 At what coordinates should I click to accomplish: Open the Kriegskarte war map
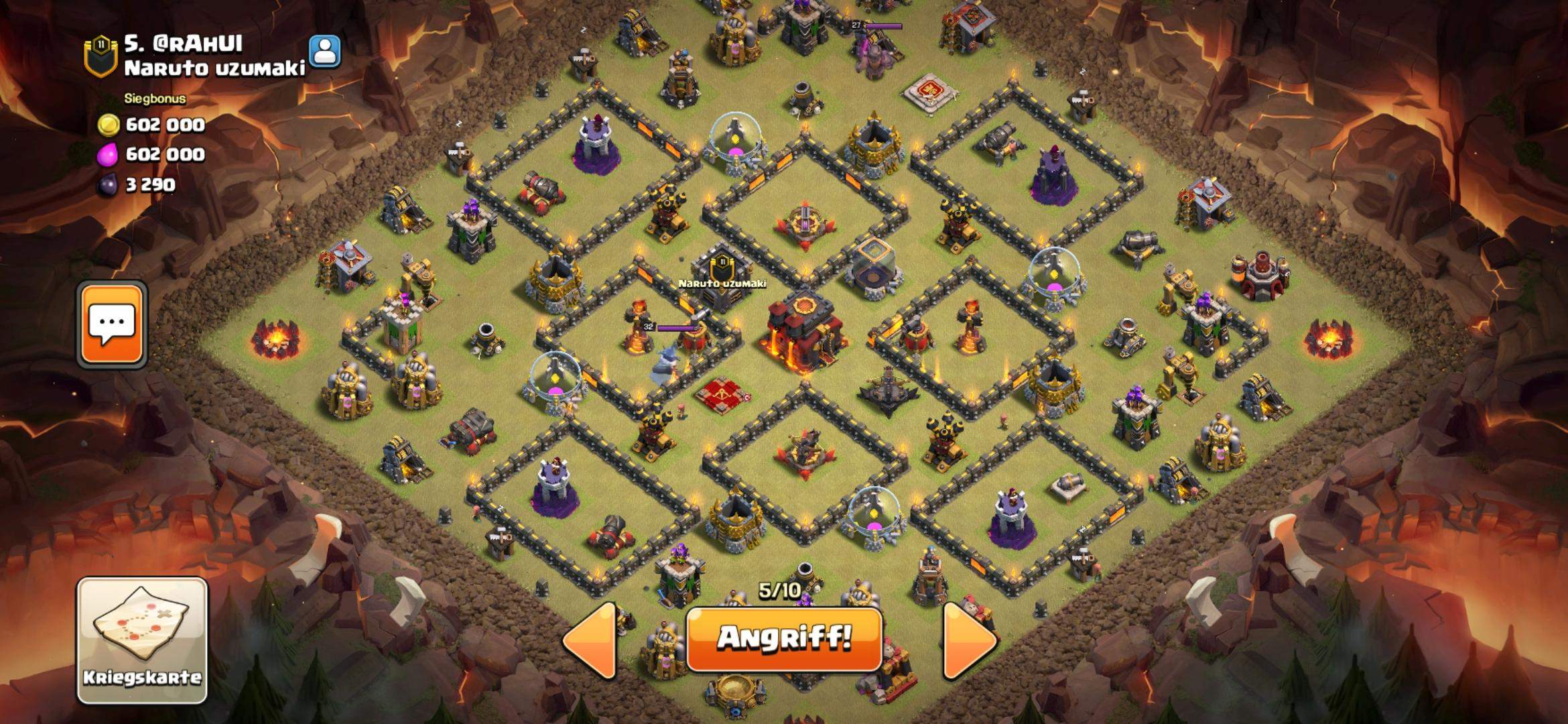tap(142, 640)
